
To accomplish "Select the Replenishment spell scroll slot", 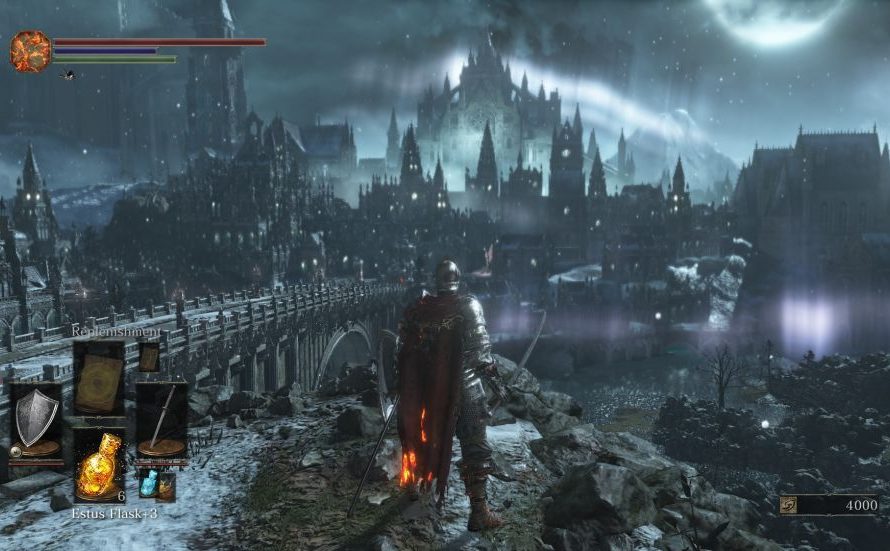I will coord(99,377).
